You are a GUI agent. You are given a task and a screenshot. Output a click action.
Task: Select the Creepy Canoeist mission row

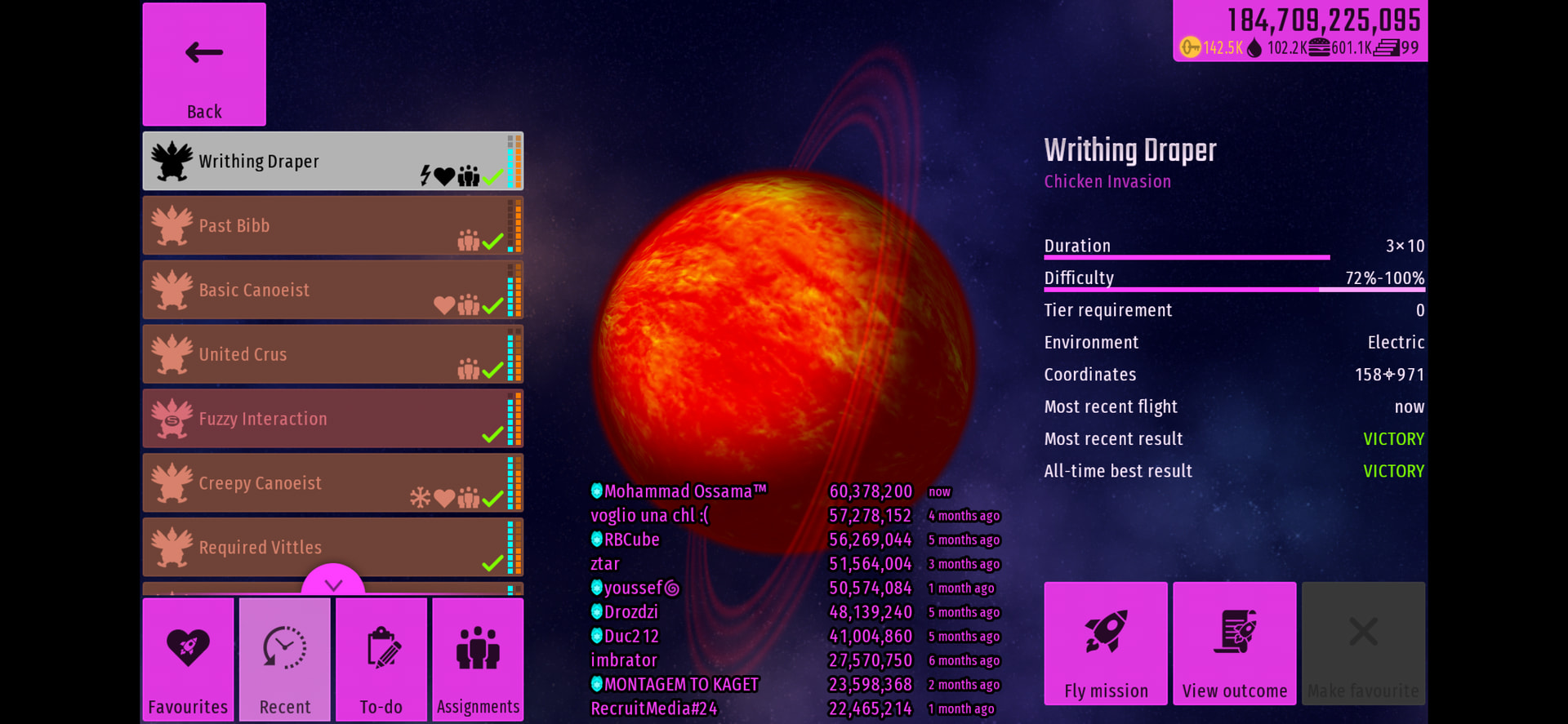point(332,483)
